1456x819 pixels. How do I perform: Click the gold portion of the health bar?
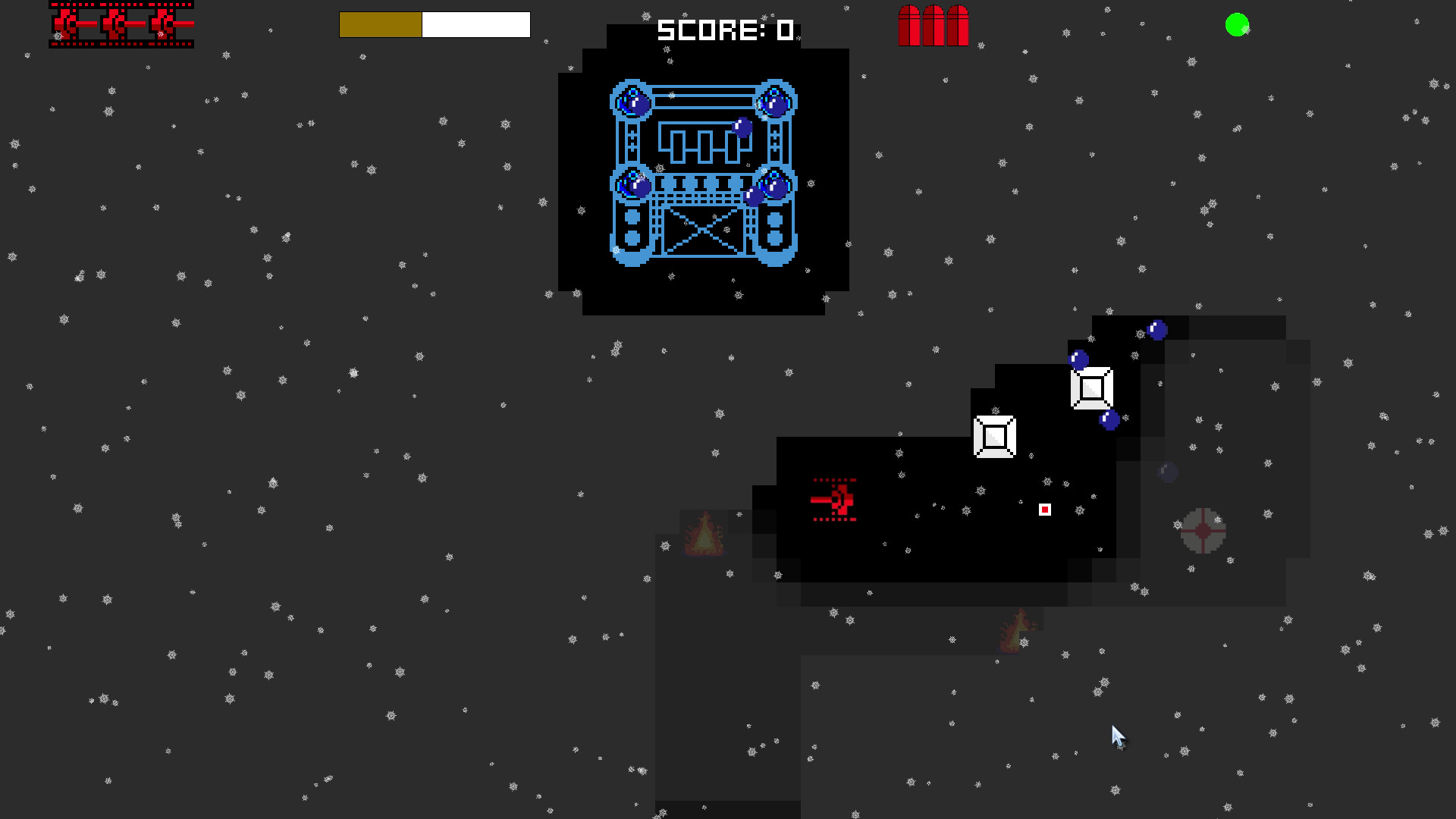click(379, 24)
